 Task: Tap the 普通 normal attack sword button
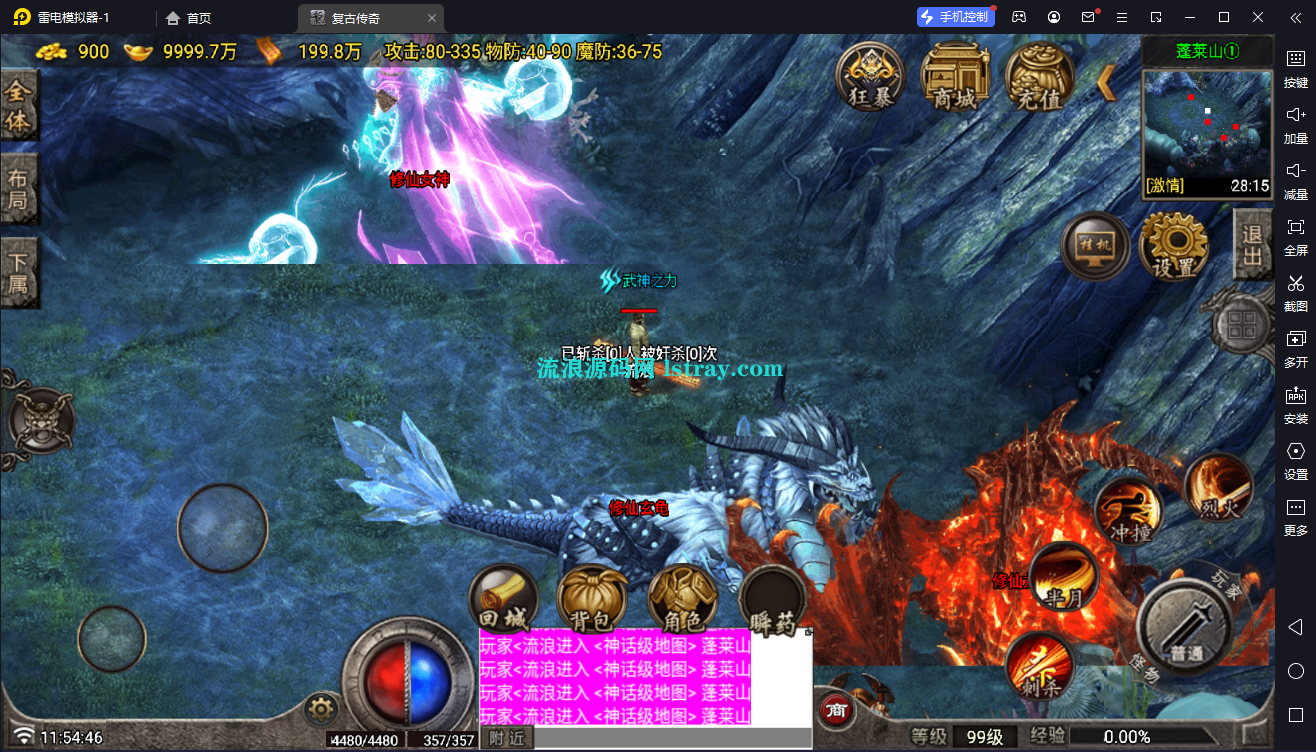click(1187, 627)
